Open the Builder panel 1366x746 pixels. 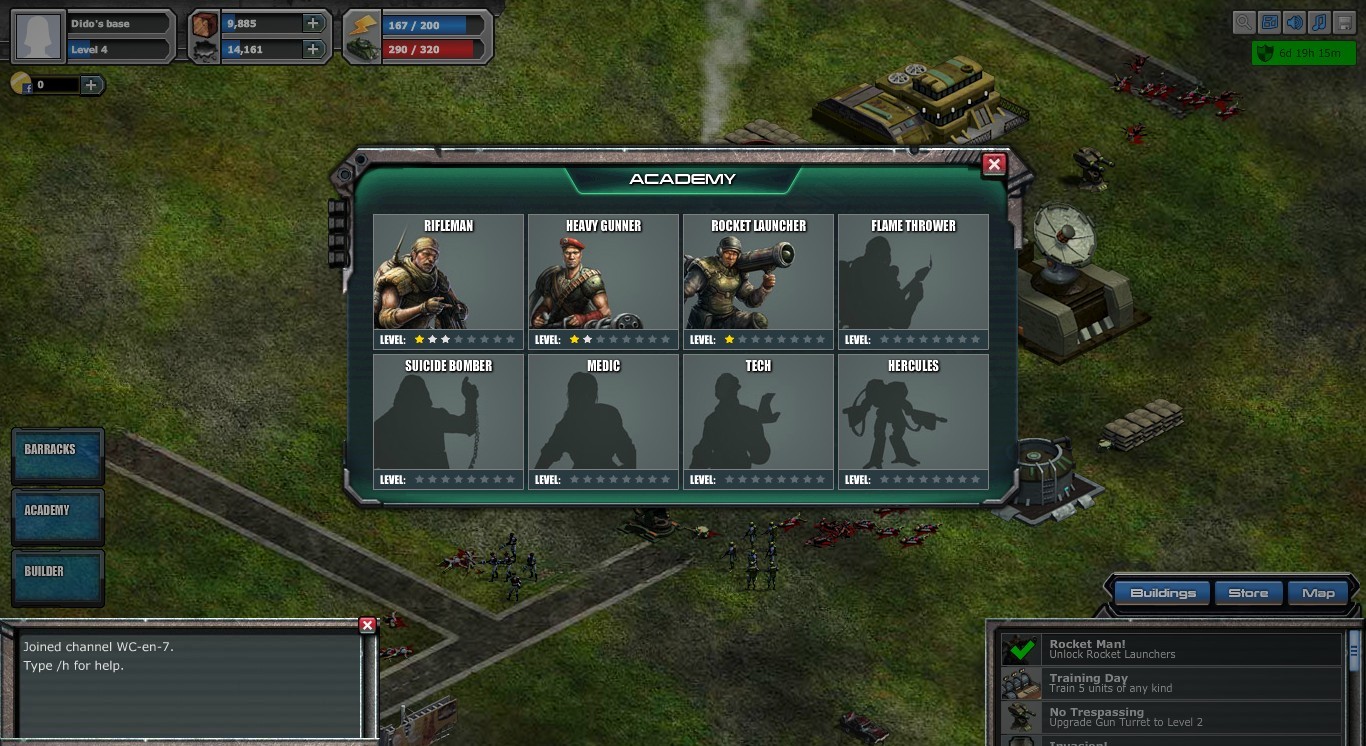click(57, 578)
